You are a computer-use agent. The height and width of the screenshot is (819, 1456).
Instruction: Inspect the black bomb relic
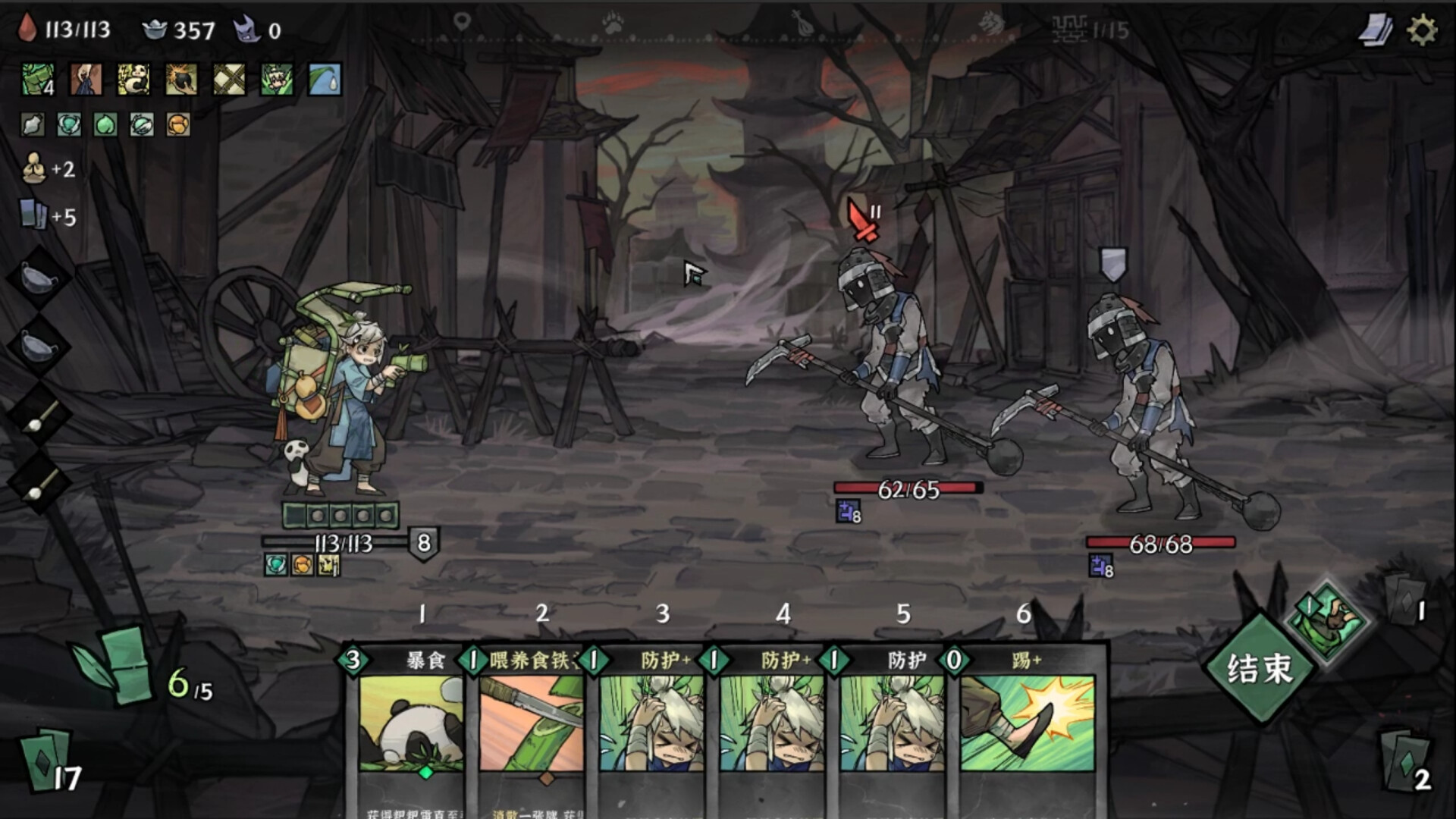tap(181, 79)
